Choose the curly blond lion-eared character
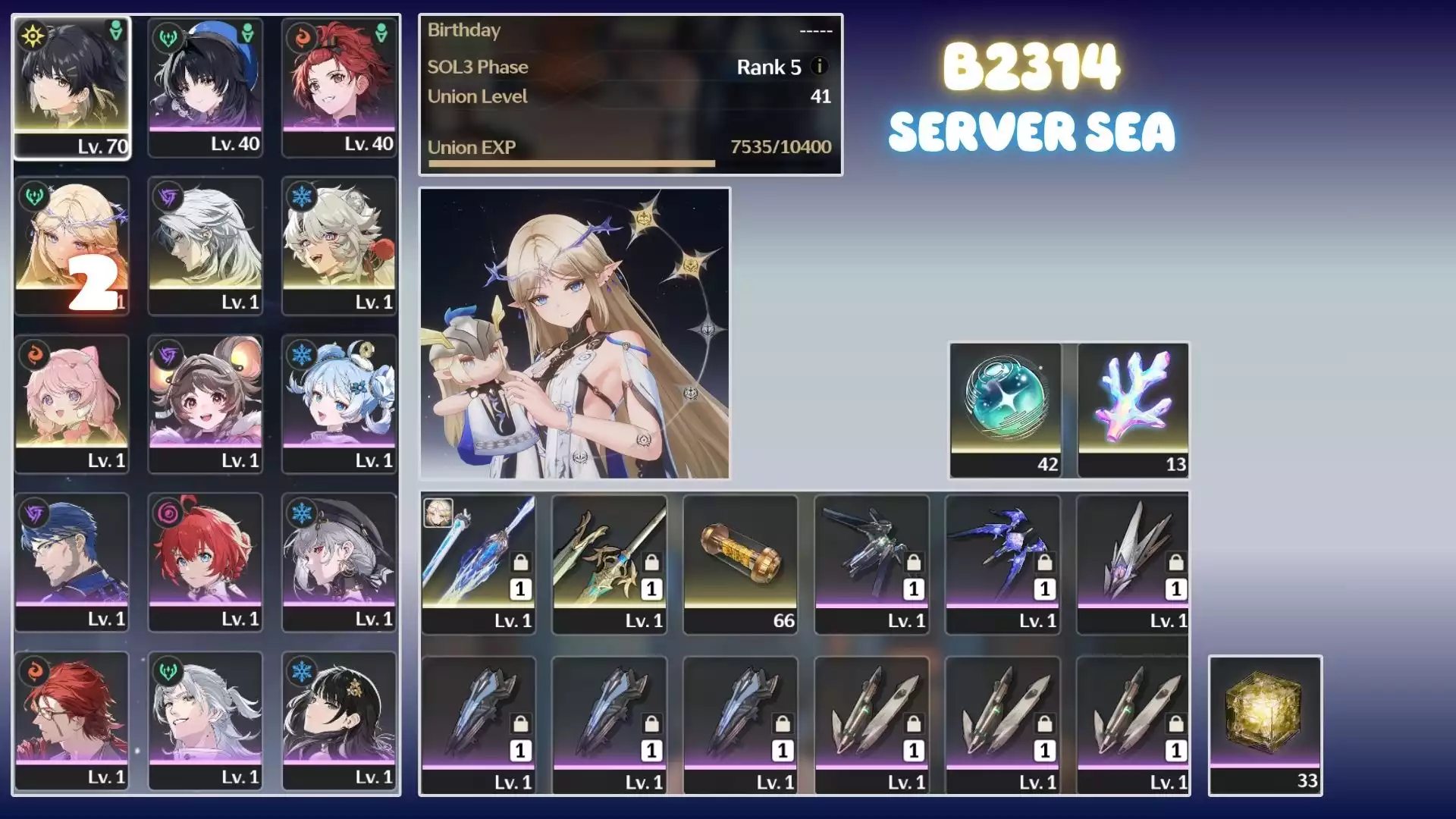This screenshot has width=1456, height=819. pos(339,245)
